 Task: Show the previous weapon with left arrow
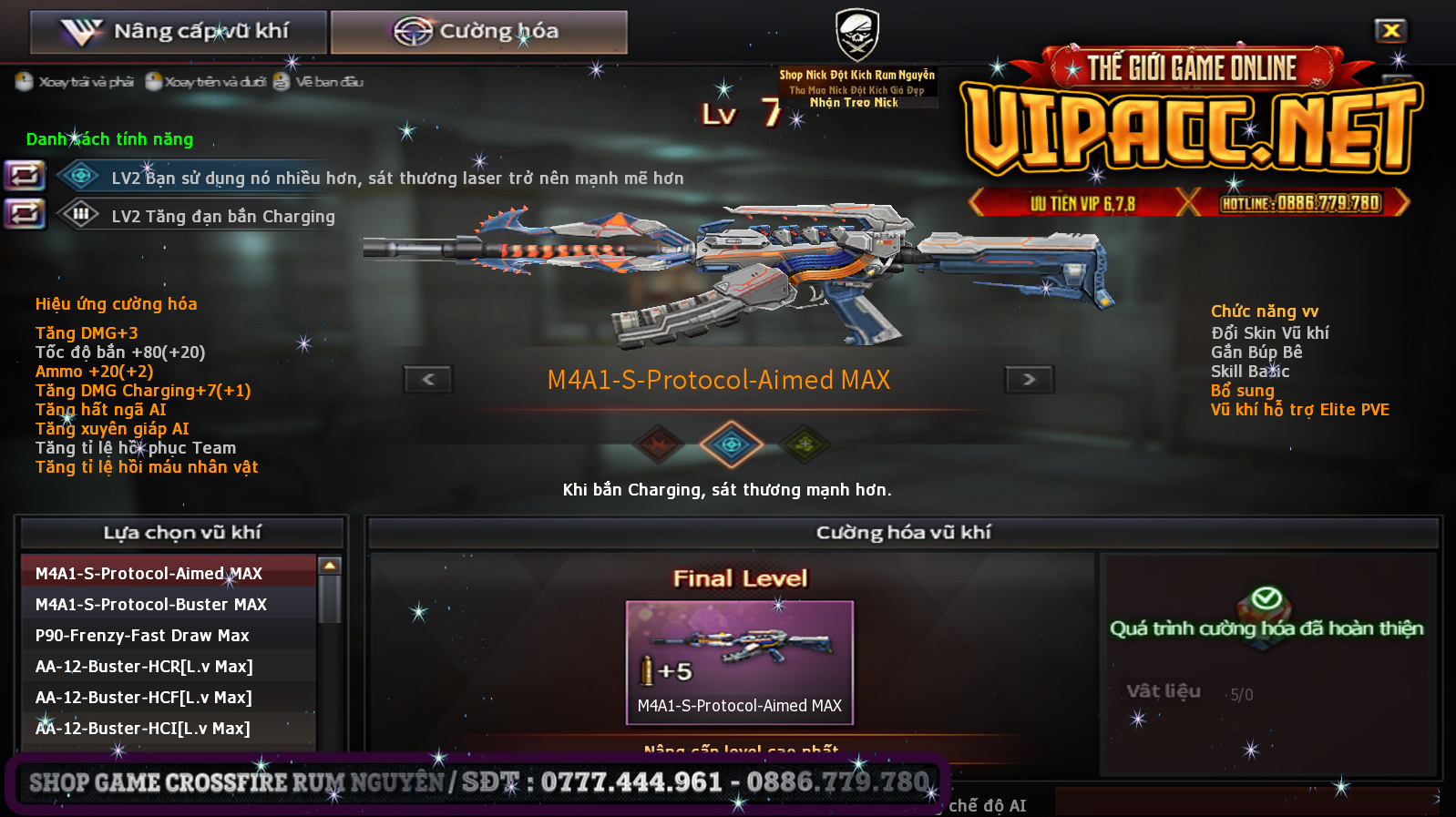coord(428,379)
